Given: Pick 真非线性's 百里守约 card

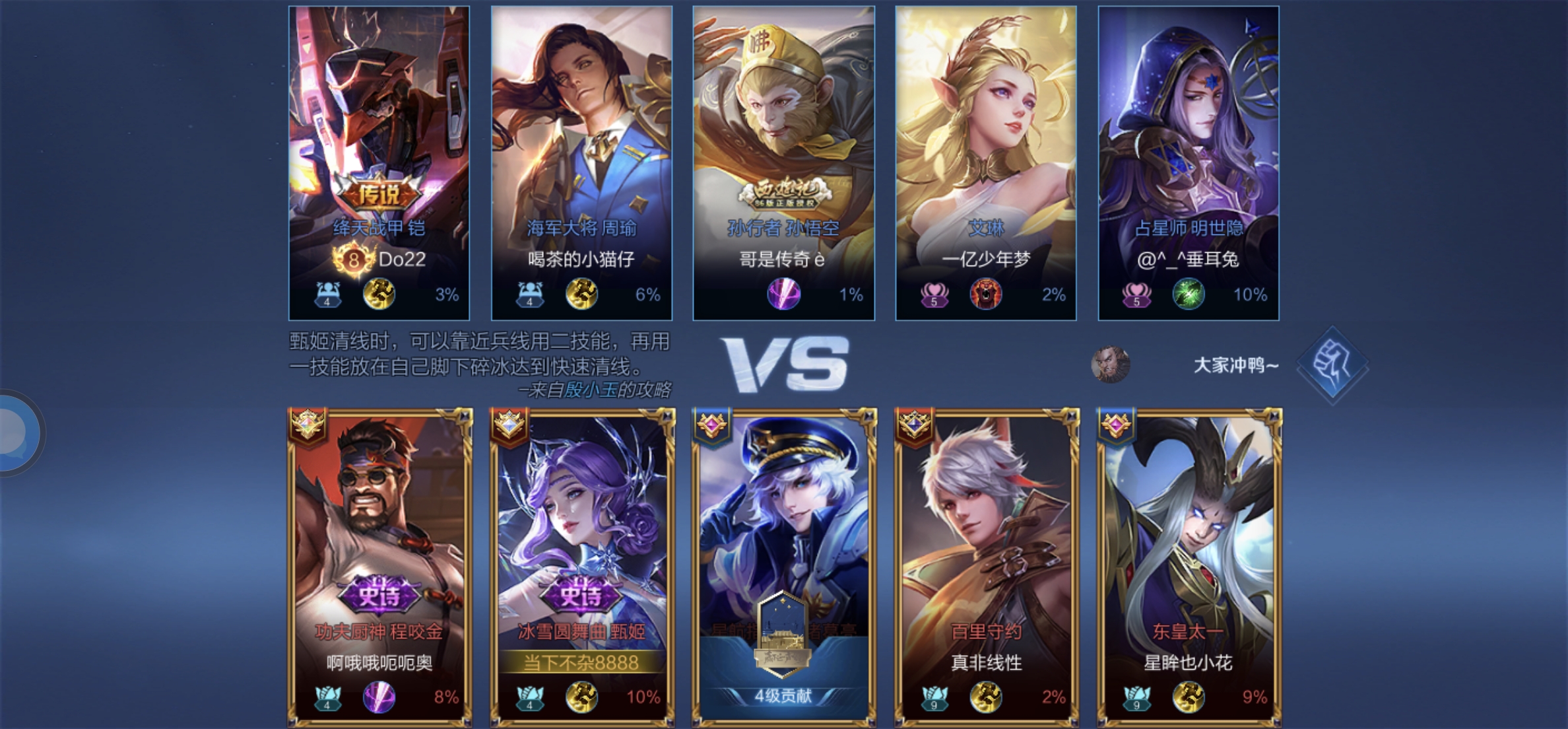Looking at the screenshot, I should pos(986,567).
